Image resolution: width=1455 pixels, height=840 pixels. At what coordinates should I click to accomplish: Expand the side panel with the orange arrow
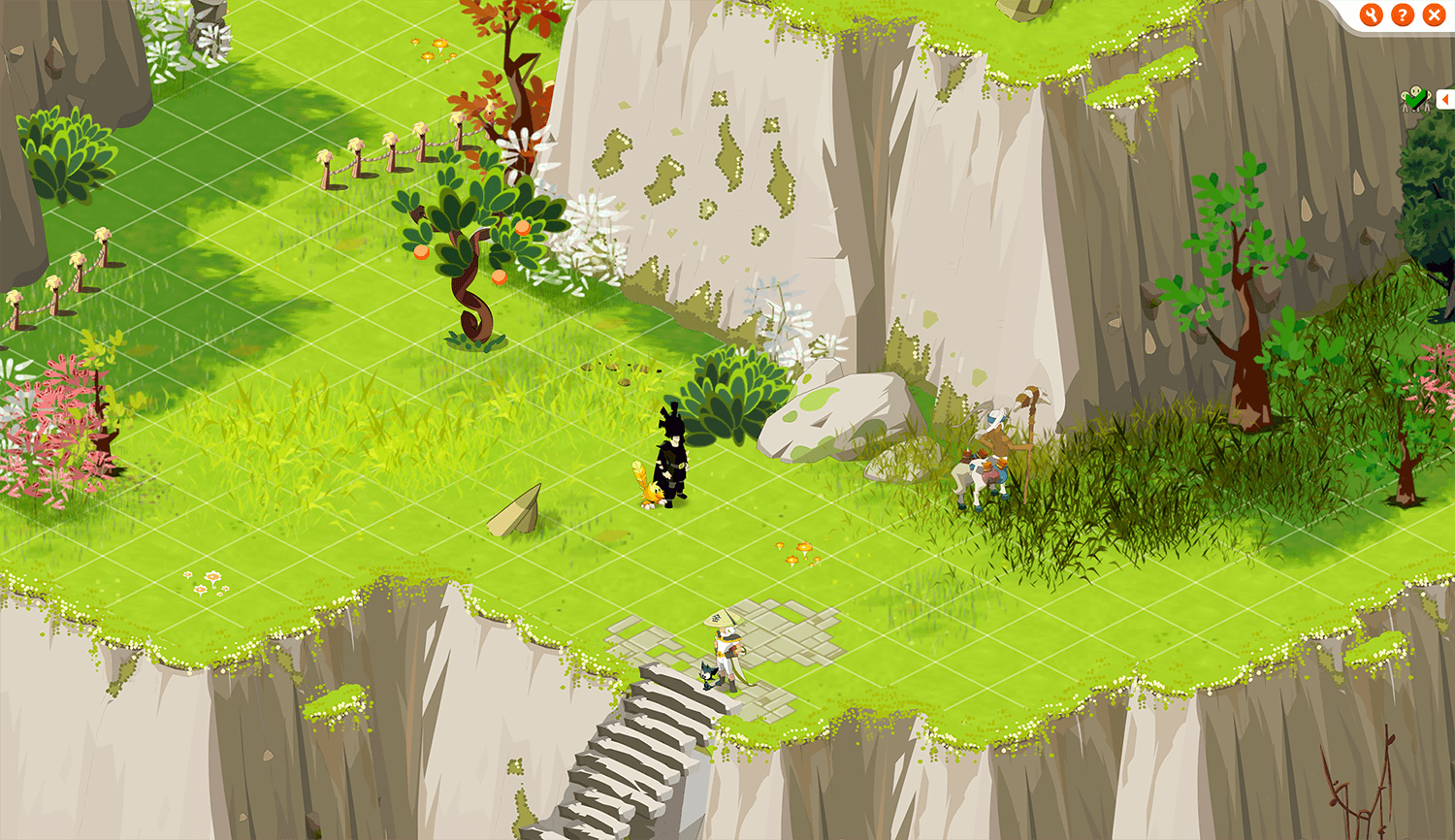point(1446,99)
